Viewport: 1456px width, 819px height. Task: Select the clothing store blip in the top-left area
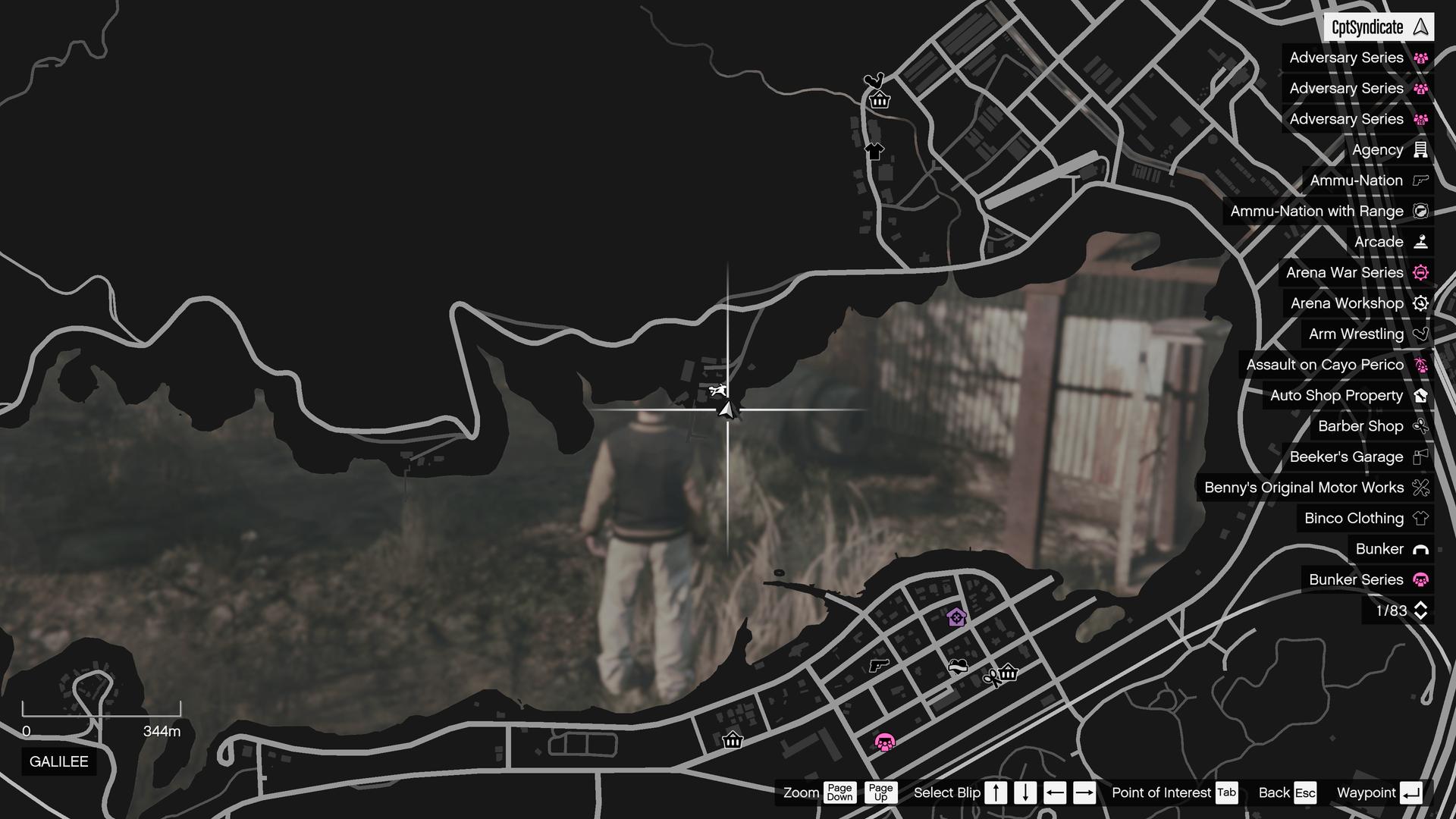(x=874, y=152)
